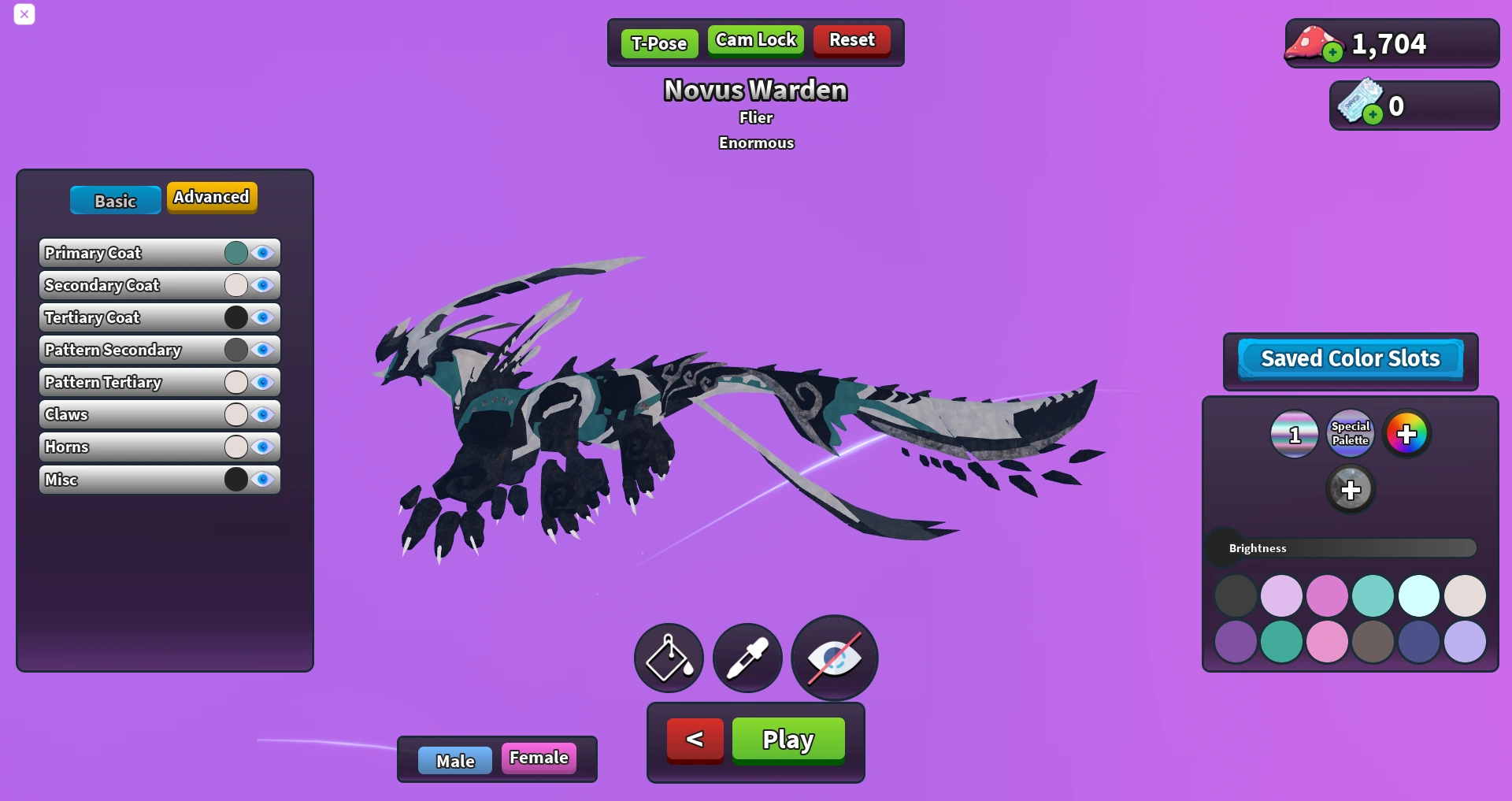
Task: Select the eyedropper color picker tool
Action: pos(747,658)
